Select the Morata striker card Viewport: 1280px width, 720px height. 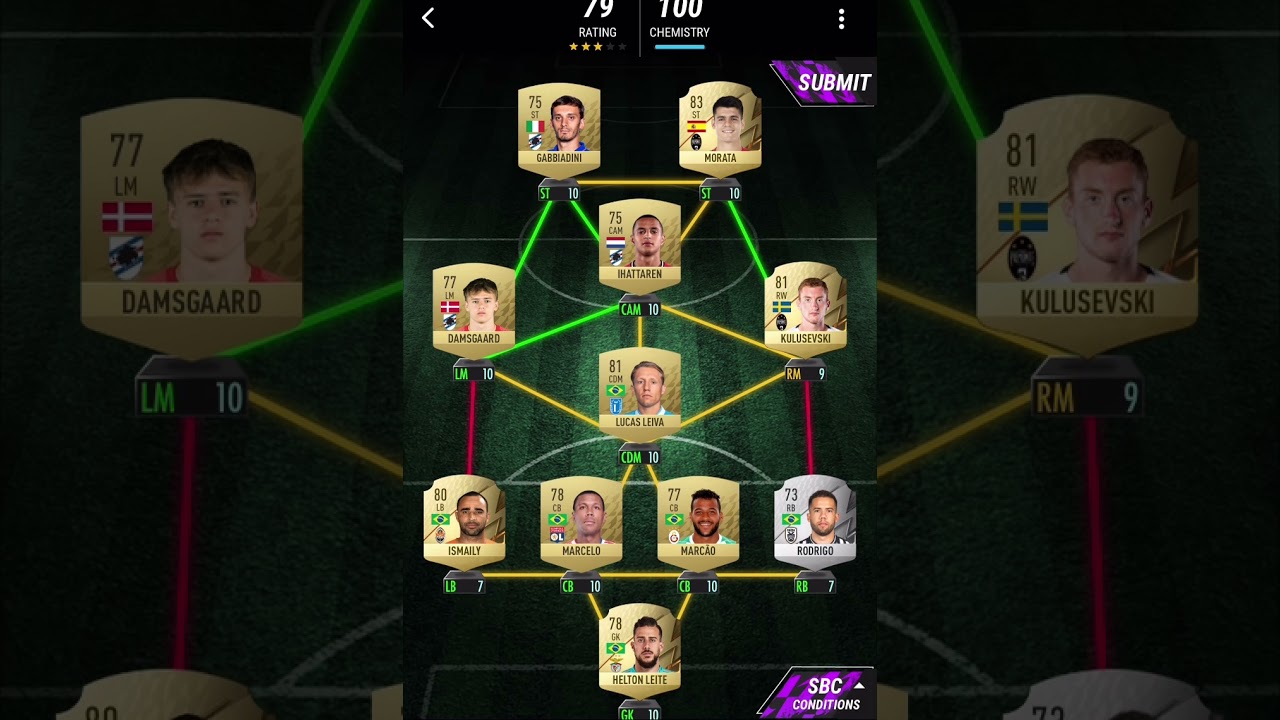[720, 128]
